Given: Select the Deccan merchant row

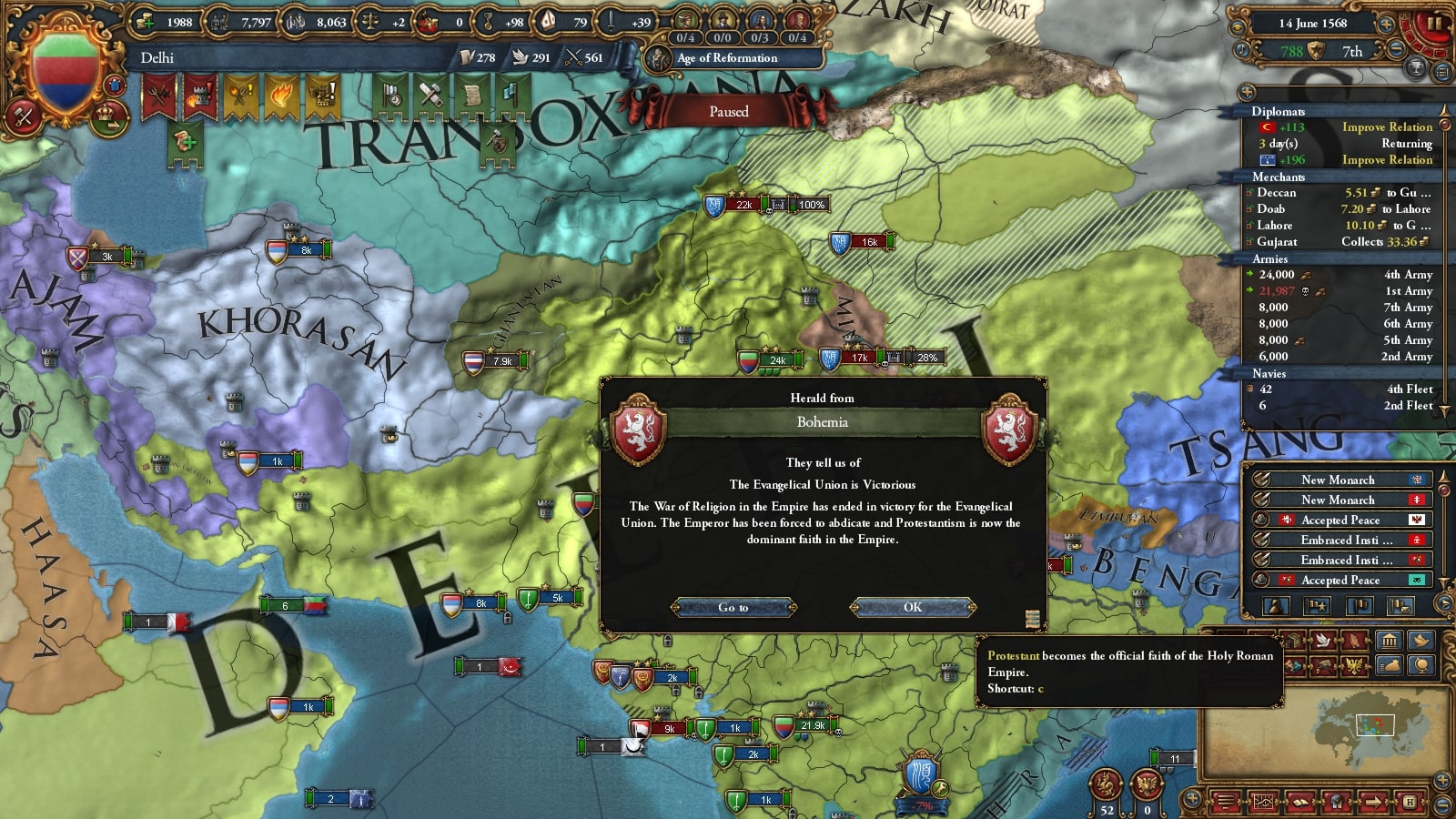Looking at the screenshot, I should (1340, 193).
